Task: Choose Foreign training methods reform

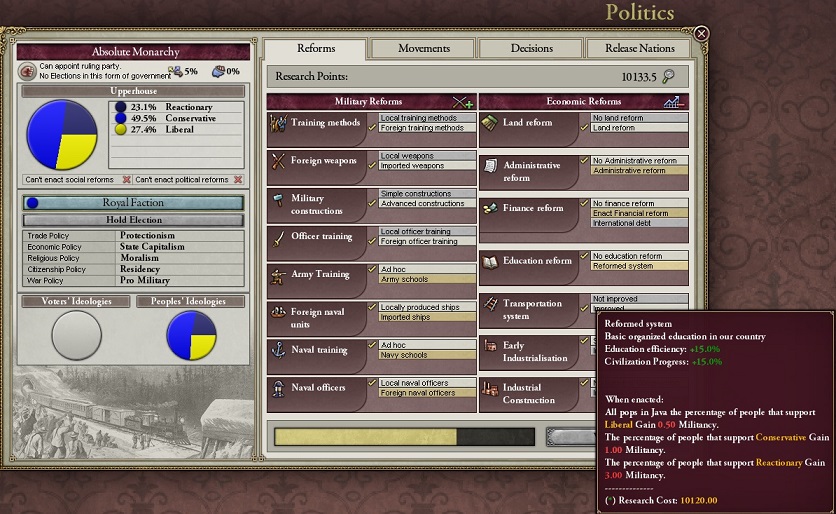Action: point(422,128)
